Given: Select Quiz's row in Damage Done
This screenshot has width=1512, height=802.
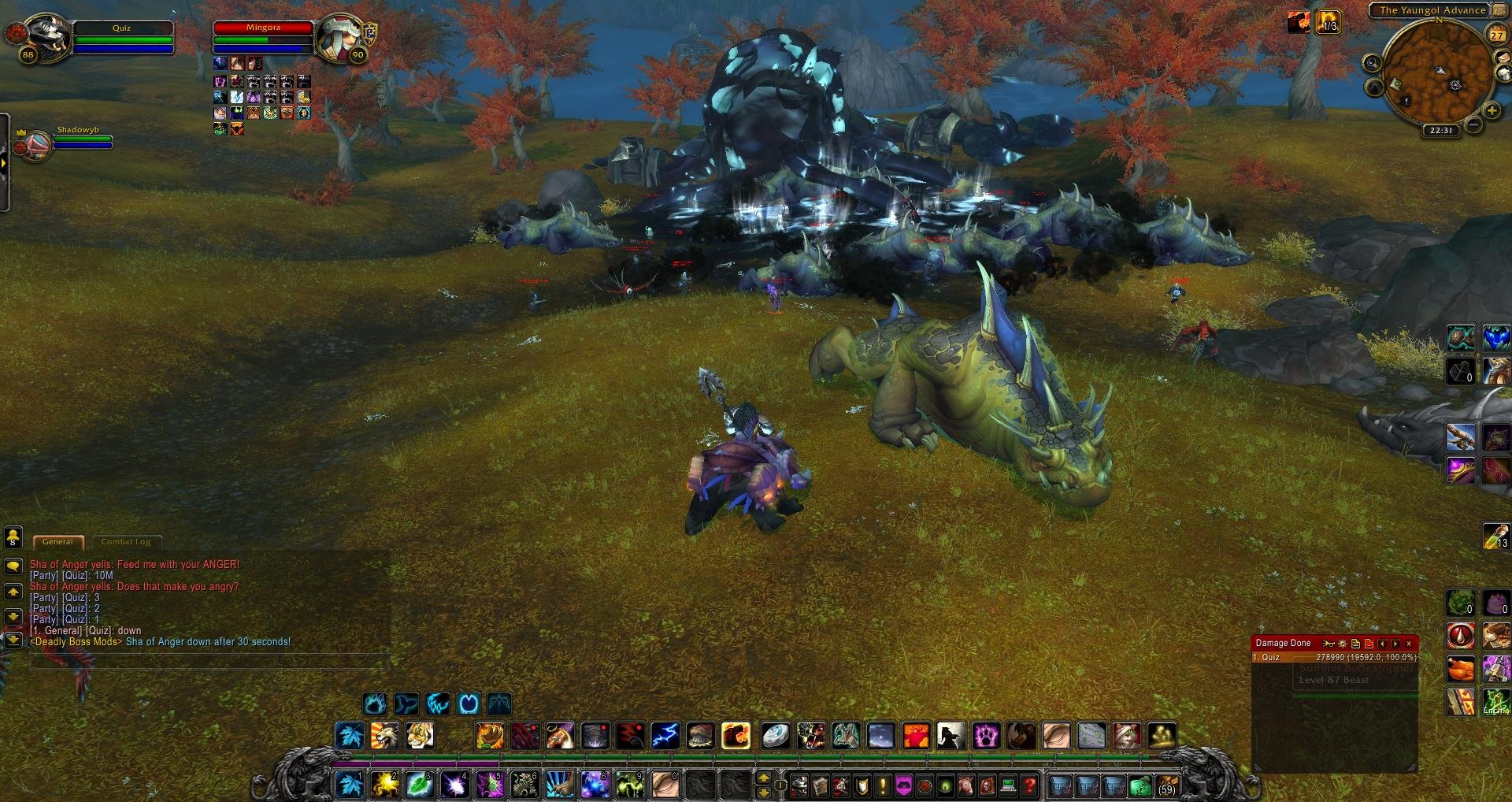Looking at the screenshot, I should pyautogui.click(x=1334, y=657).
